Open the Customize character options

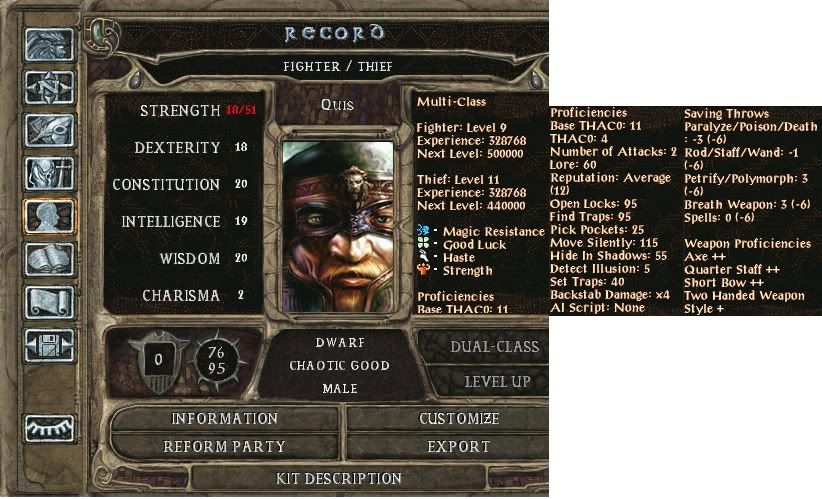click(x=459, y=419)
